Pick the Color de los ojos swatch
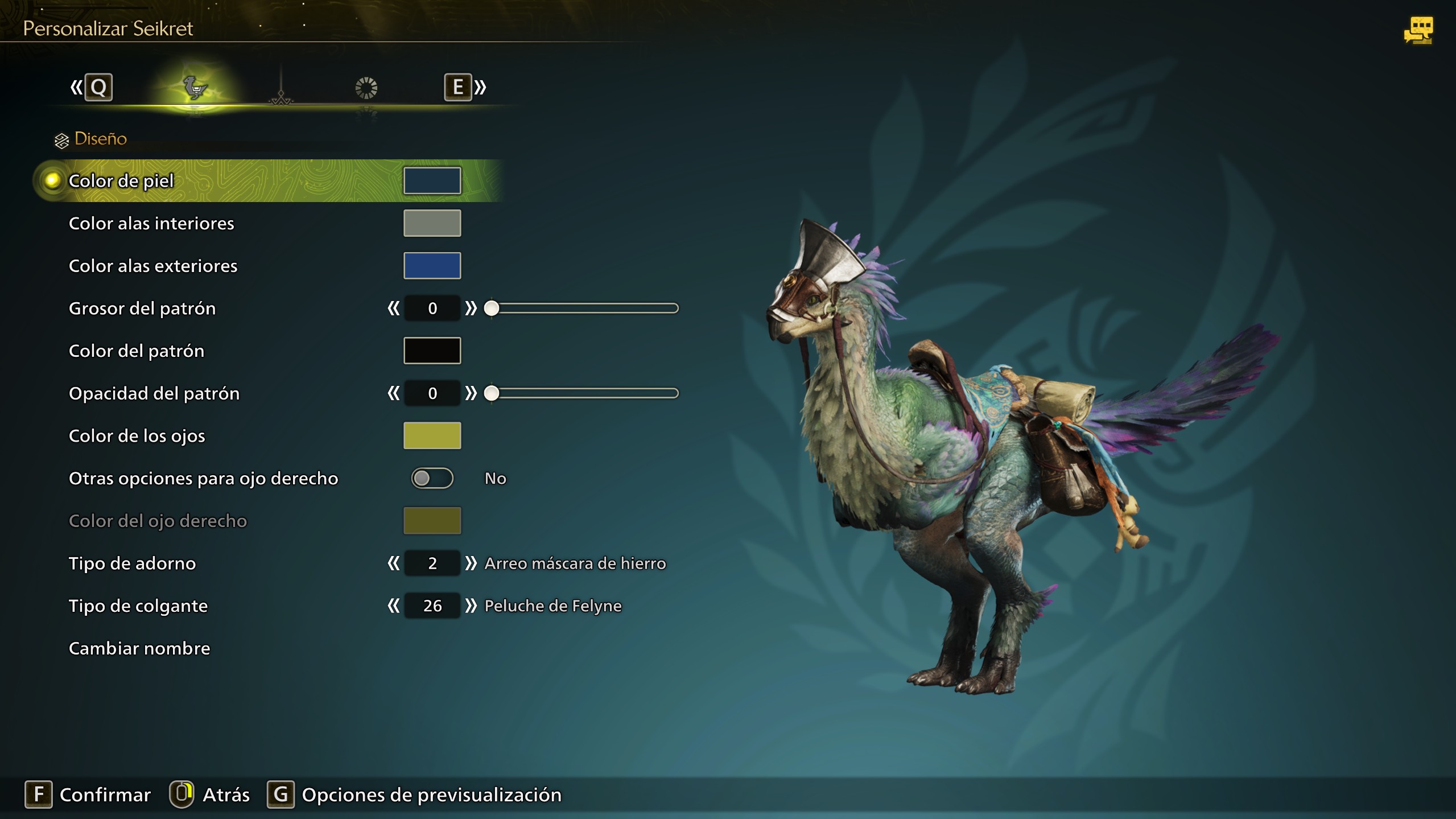Screen dimensions: 1456x819 [x=432, y=436]
